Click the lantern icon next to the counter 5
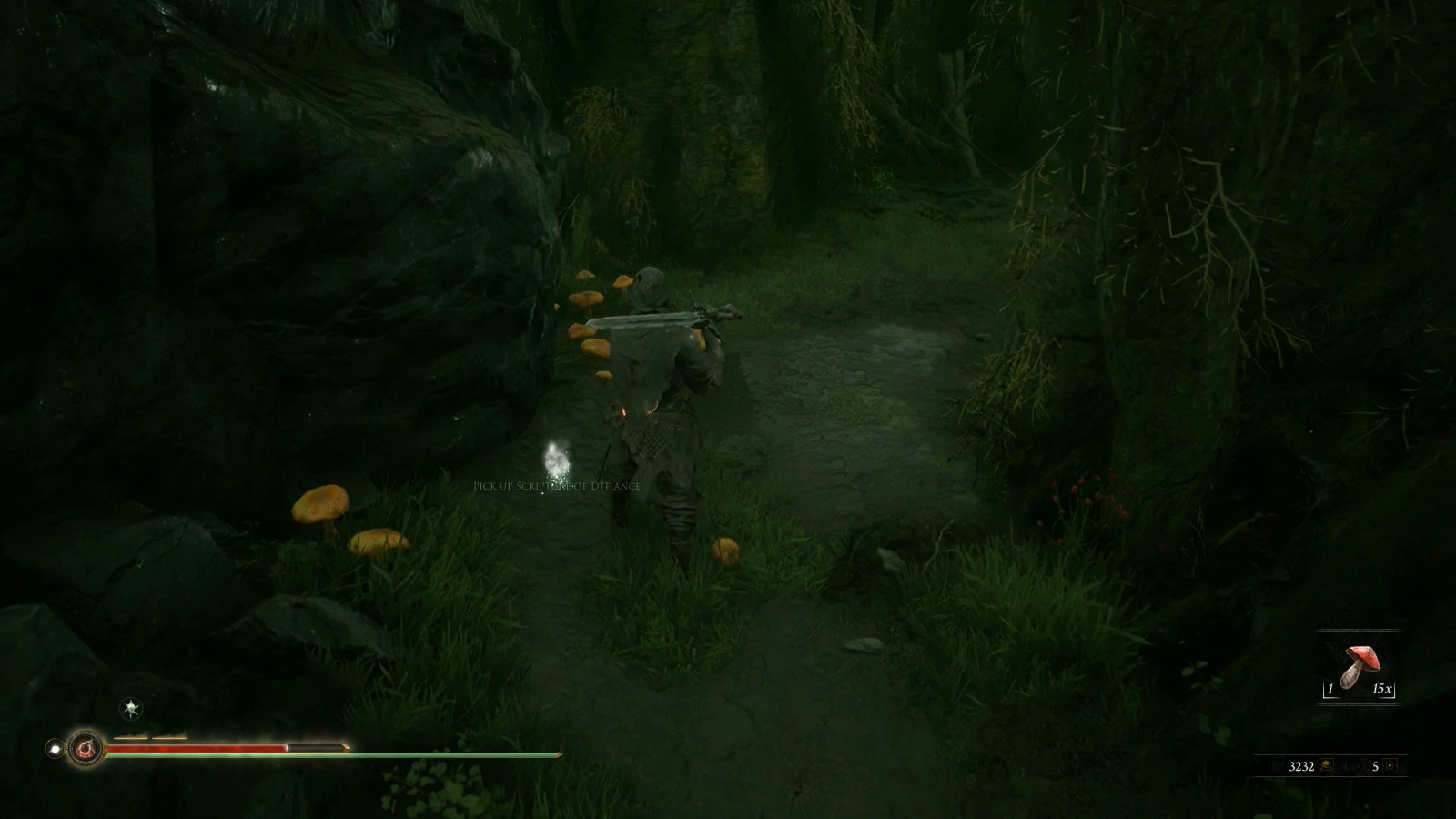Image resolution: width=1456 pixels, height=819 pixels. (x=1390, y=766)
